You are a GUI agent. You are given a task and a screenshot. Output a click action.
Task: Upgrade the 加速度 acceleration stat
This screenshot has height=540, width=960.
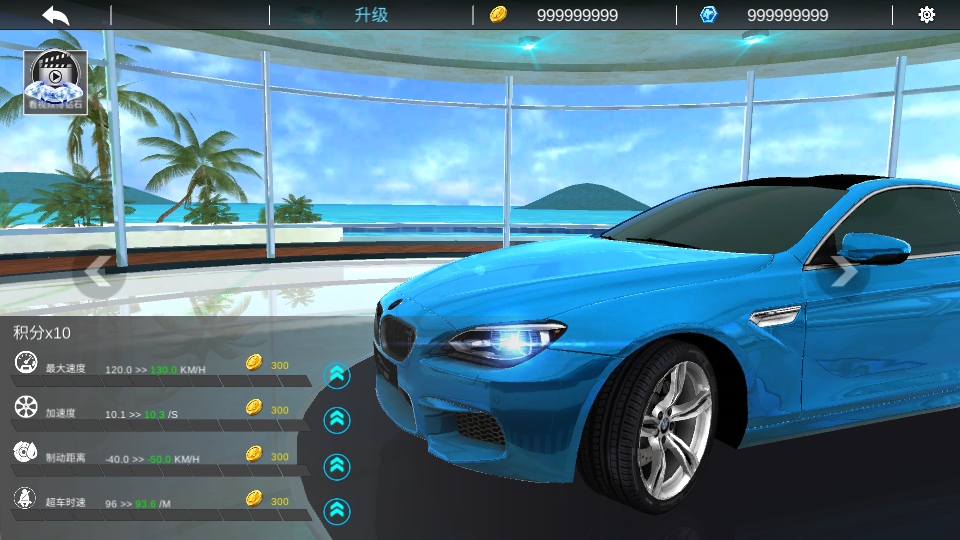pos(338,420)
